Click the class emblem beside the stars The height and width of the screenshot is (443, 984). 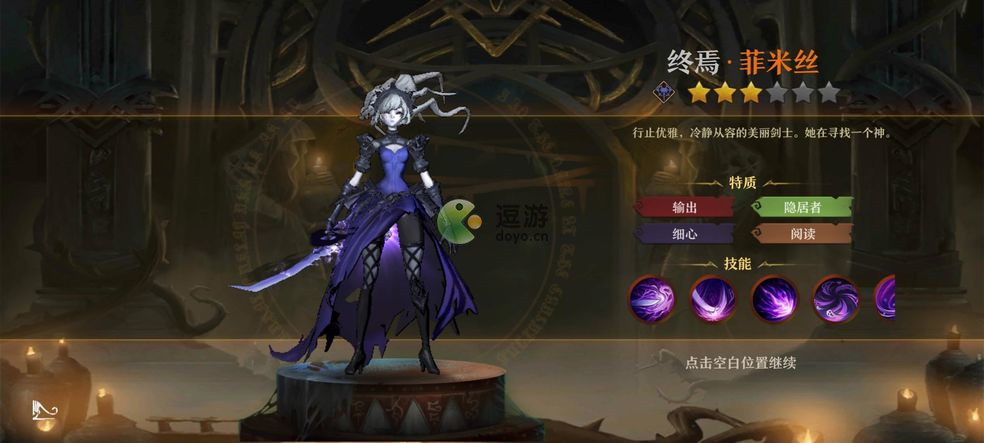click(x=664, y=94)
